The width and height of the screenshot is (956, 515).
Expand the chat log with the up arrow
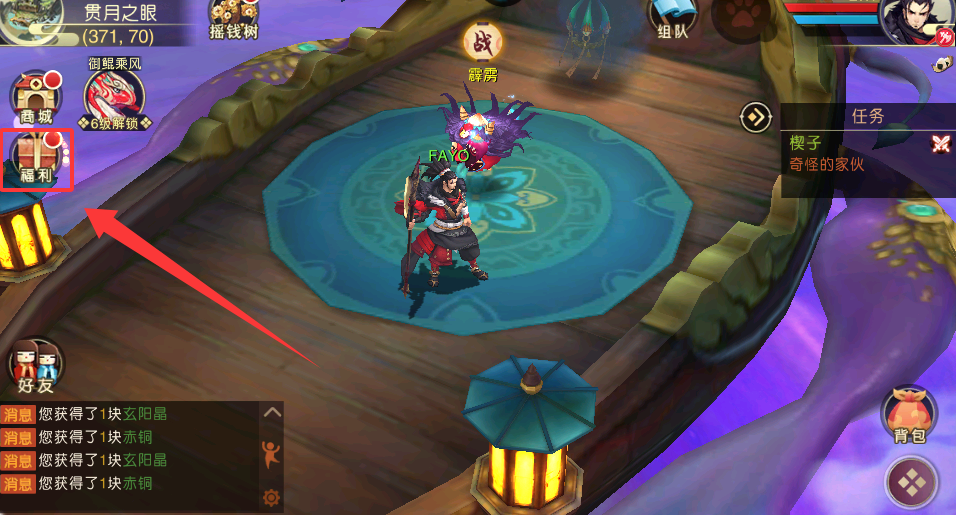pos(271,412)
